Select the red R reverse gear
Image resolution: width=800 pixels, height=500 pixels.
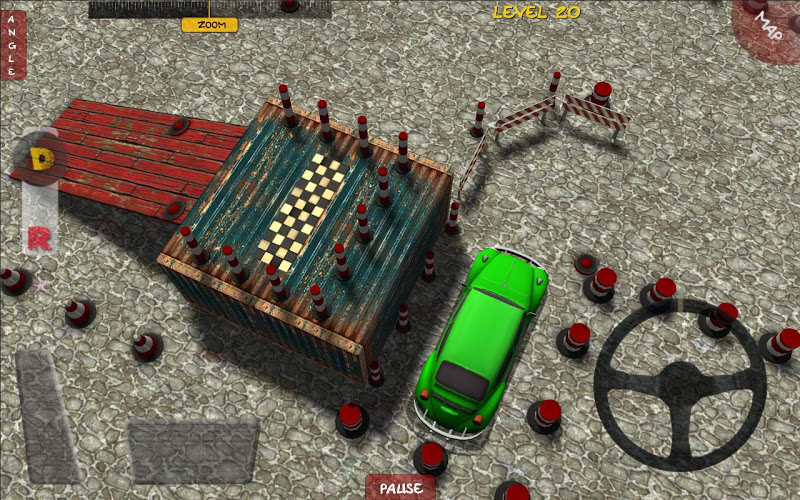click(38, 238)
